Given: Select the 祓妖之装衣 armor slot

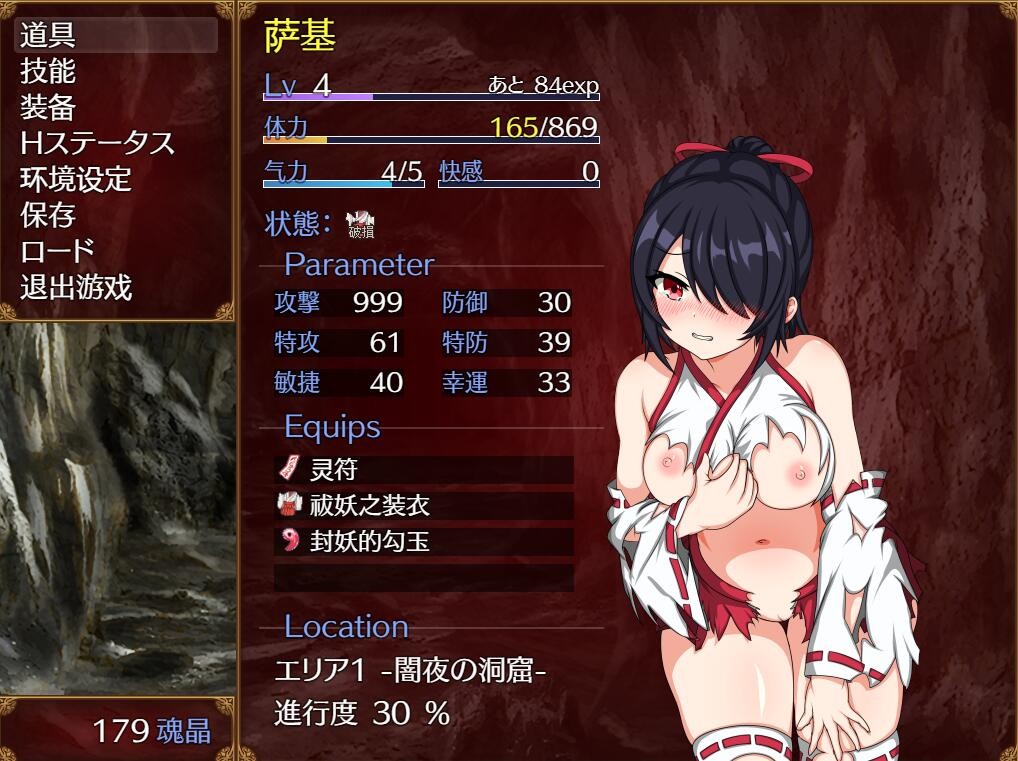Looking at the screenshot, I should tap(423, 506).
